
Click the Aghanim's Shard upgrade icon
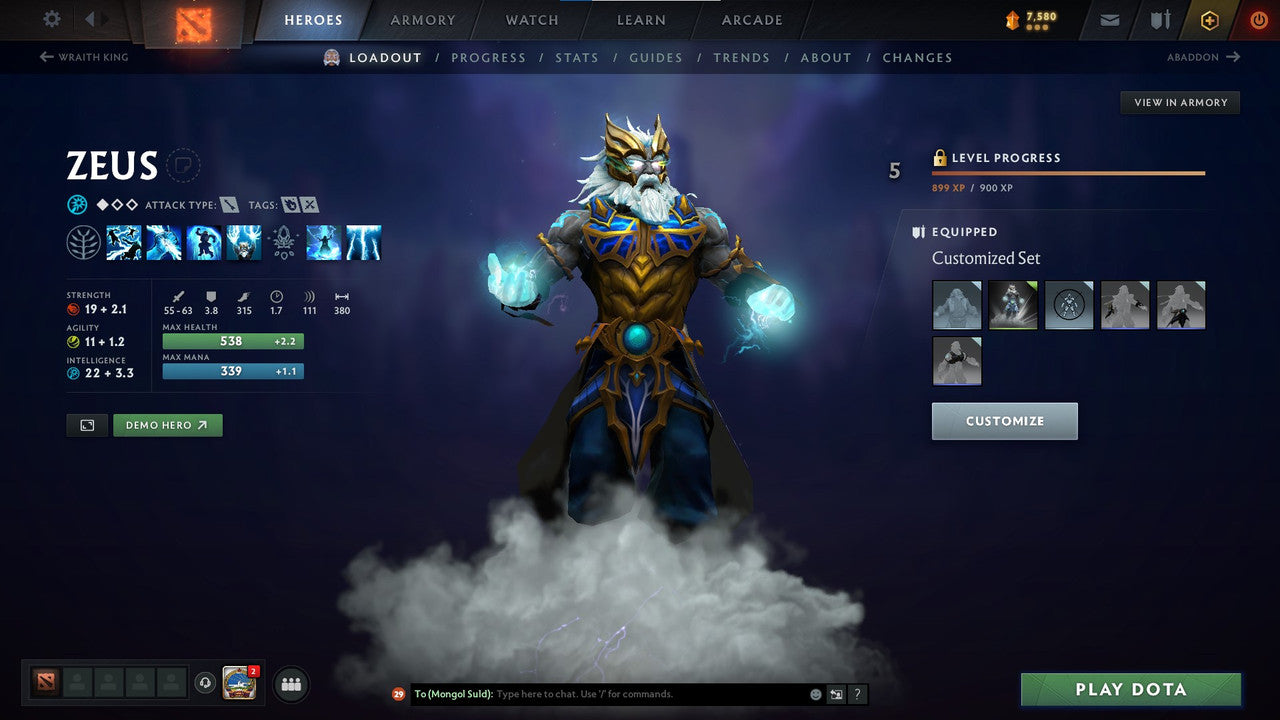284,242
